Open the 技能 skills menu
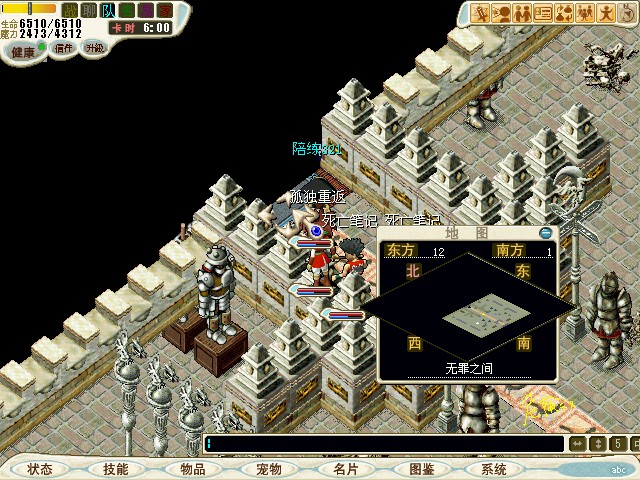Screen dimensions: 640x480 click(x=115, y=468)
